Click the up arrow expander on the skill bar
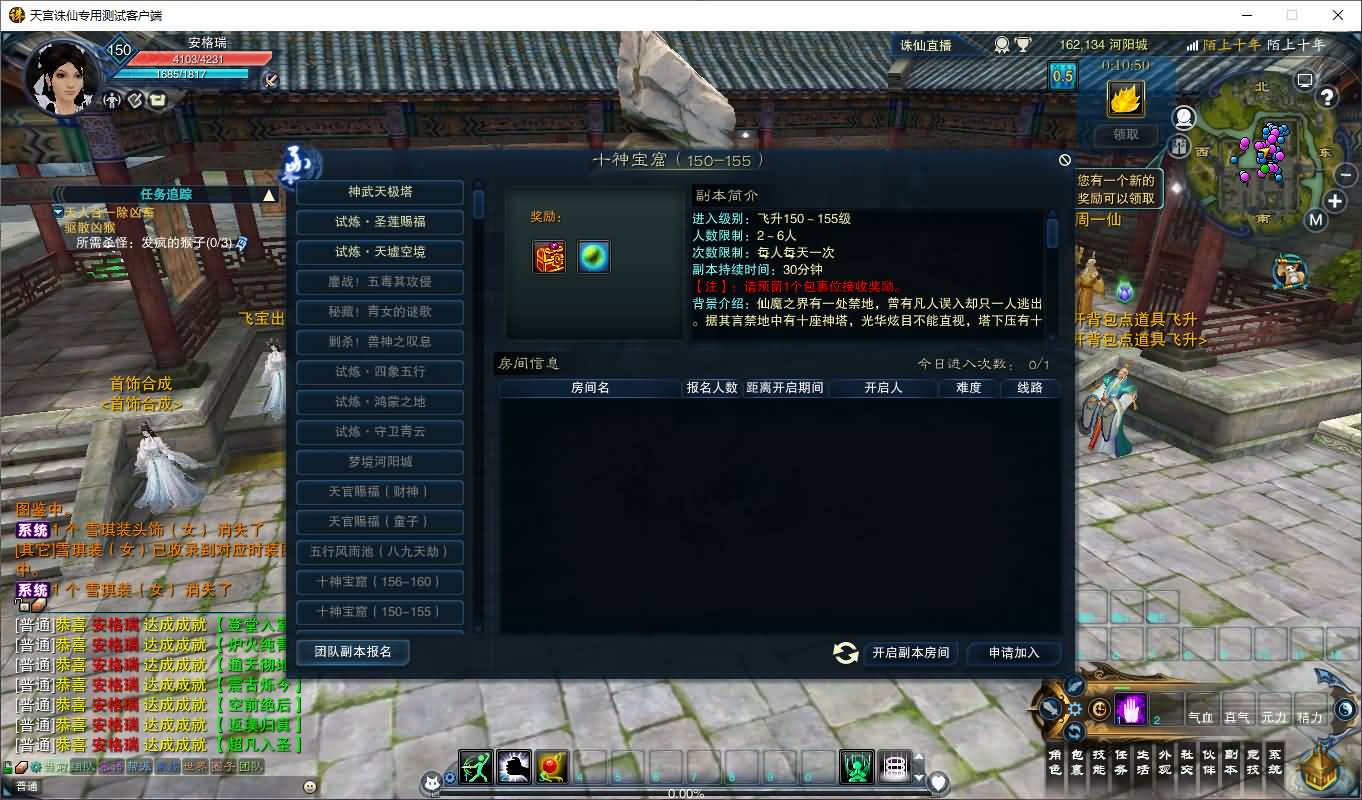This screenshot has height=800, width=1362. pyautogui.click(x=919, y=757)
